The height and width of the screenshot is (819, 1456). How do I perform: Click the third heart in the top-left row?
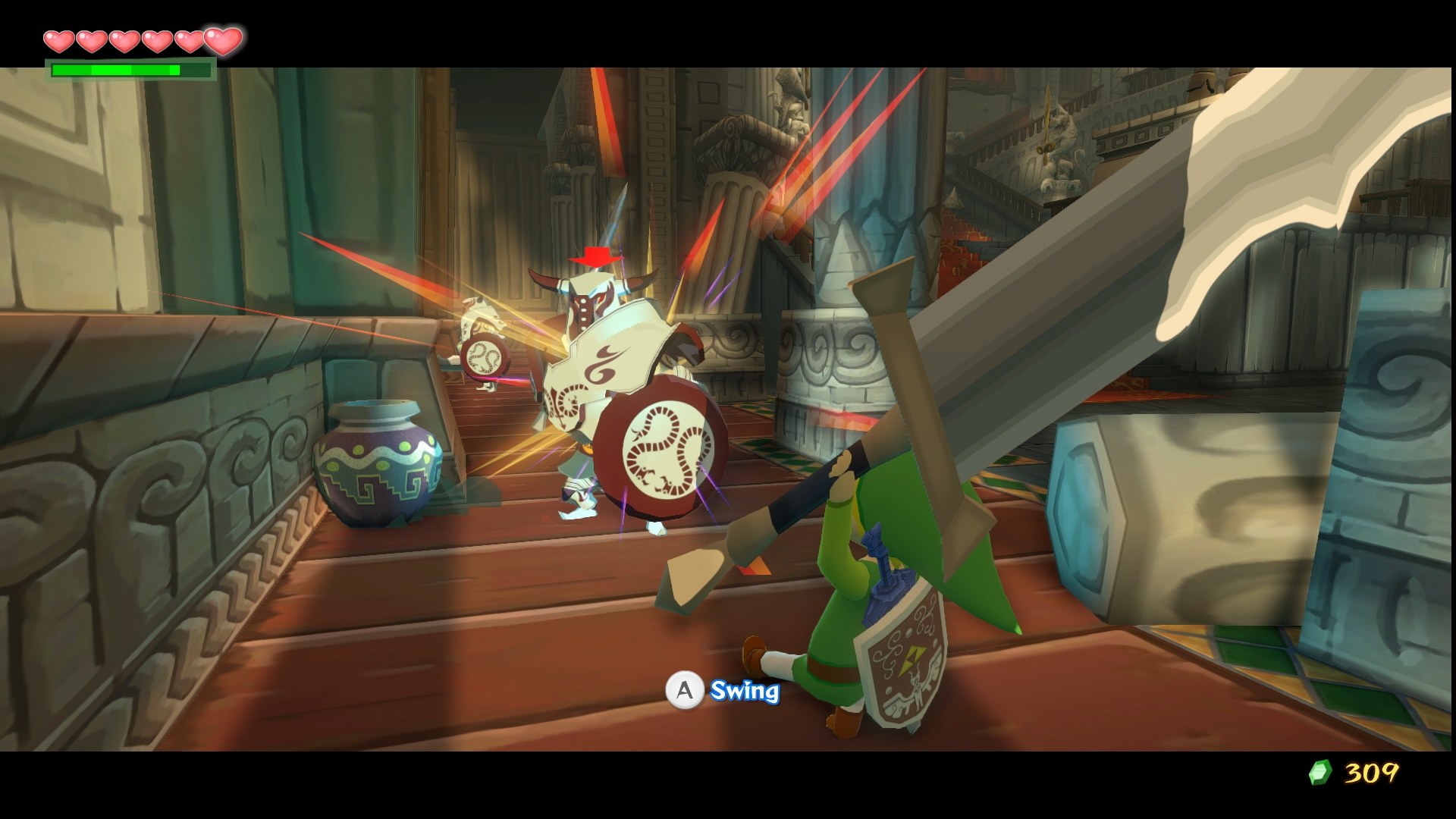tap(124, 42)
